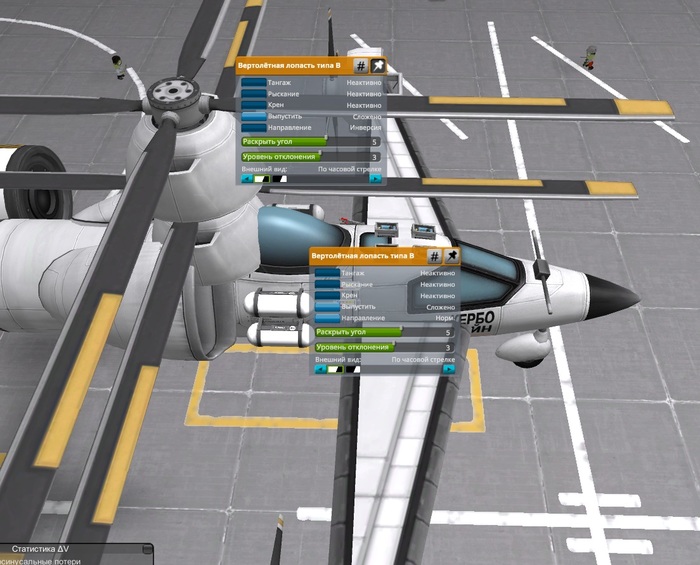Click the # button on the Инверсия panel
Image resolution: width=700 pixels, height=565 pixels.
(x=362, y=64)
